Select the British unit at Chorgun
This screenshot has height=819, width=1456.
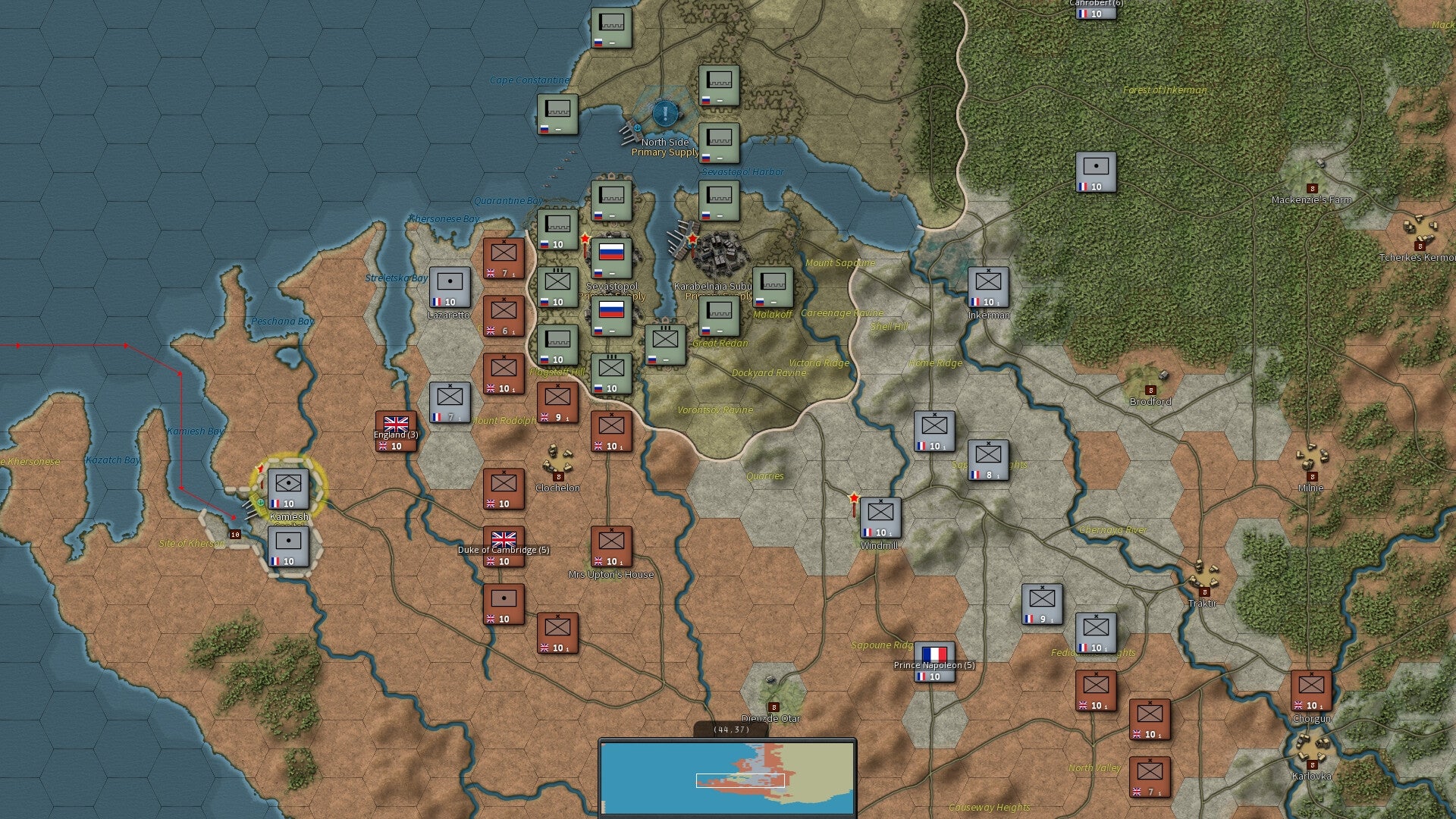tap(1311, 691)
